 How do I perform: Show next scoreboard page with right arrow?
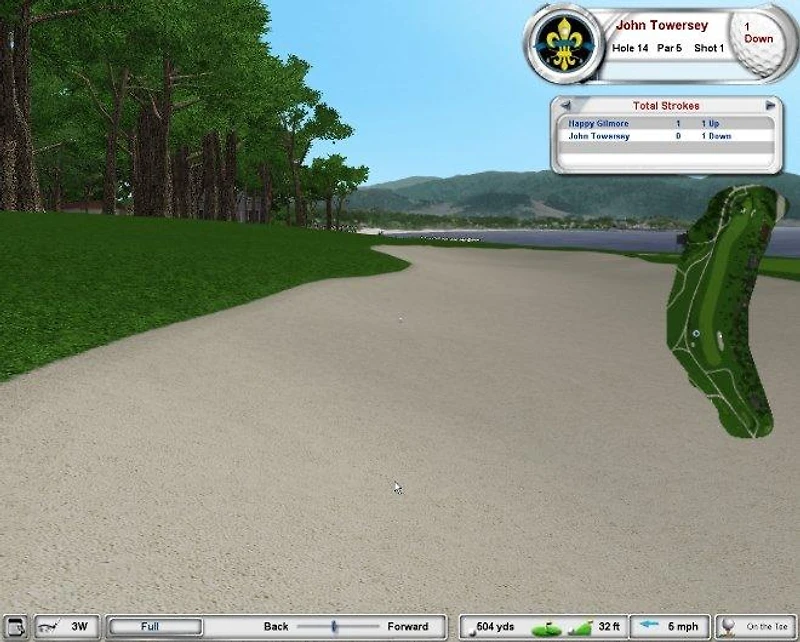(x=770, y=105)
